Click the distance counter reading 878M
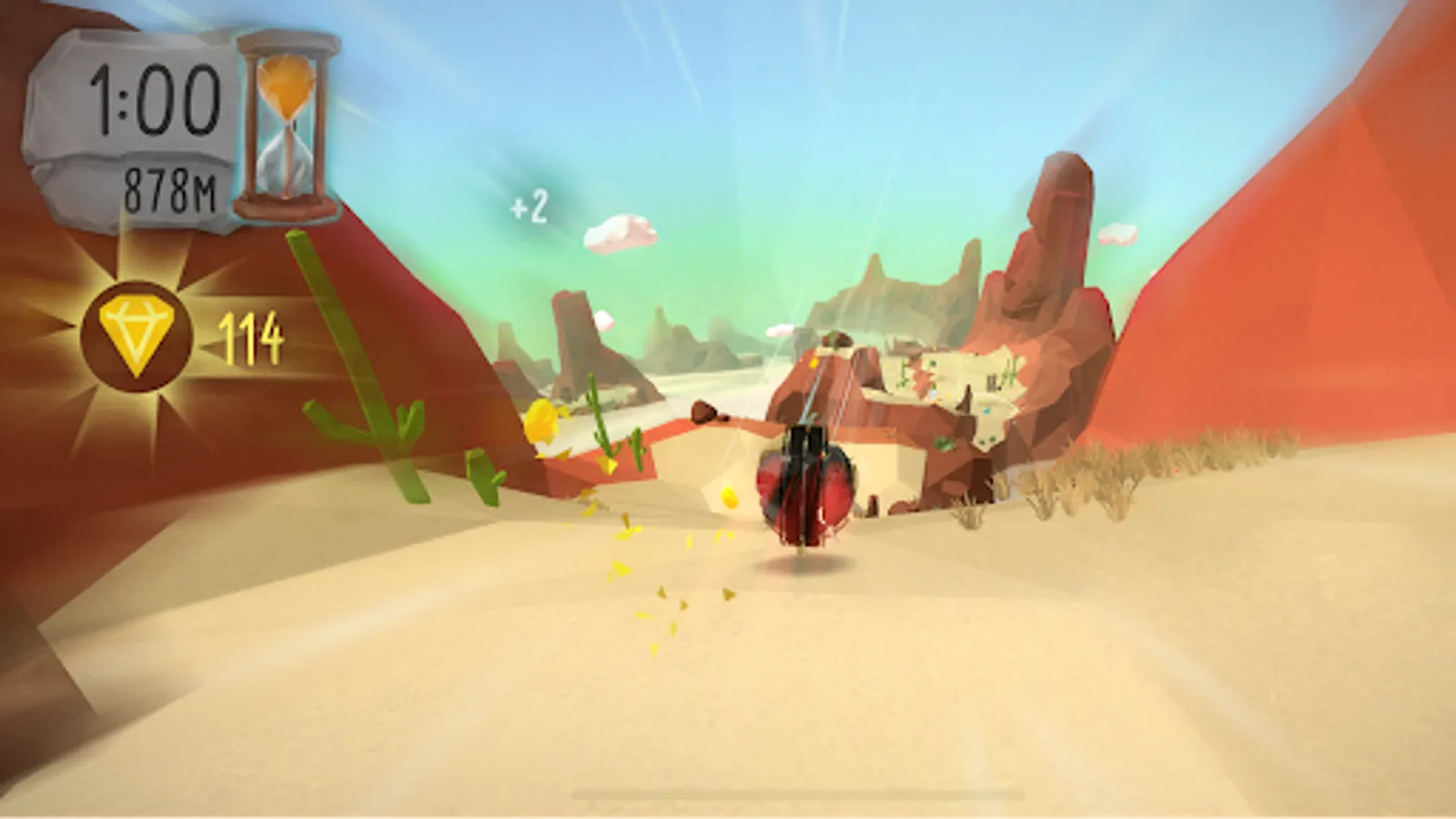 pyautogui.click(x=168, y=187)
